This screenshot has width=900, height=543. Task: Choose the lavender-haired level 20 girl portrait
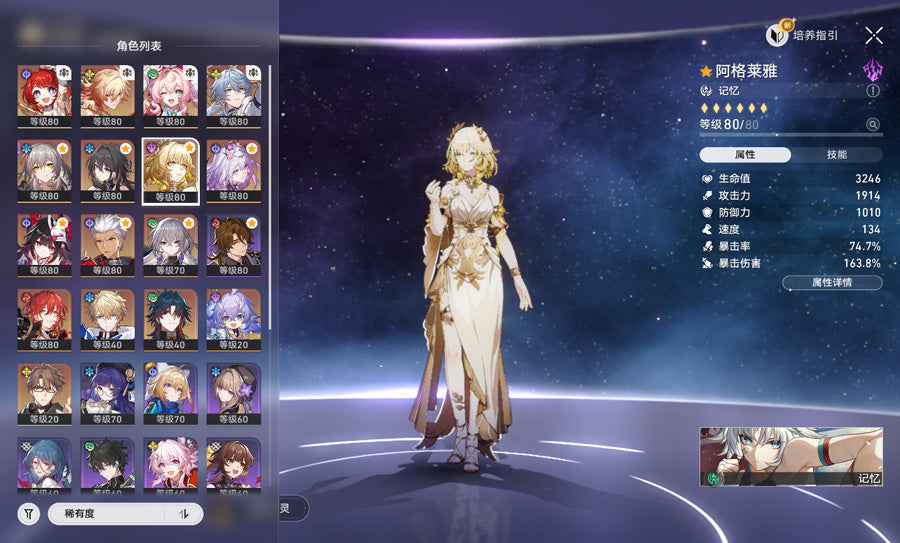pyautogui.click(x=233, y=317)
